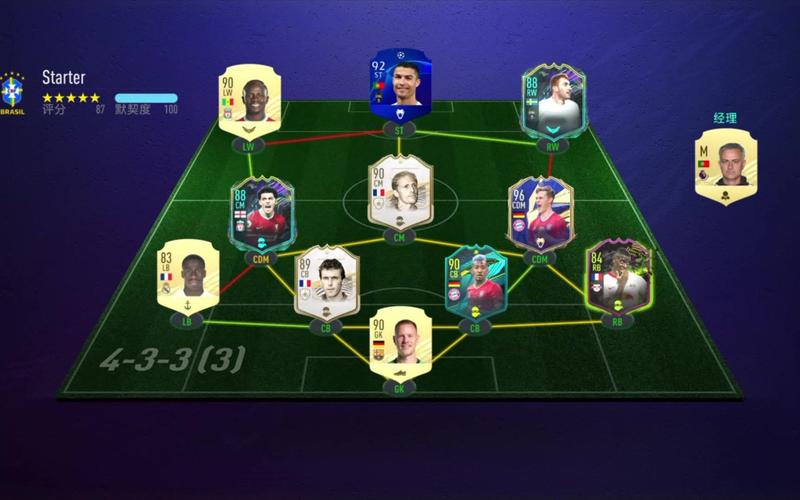Select the 90-rated CB player card
This screenshot has width=800, height=500.
pyautogui.click(x=476, y=280)
